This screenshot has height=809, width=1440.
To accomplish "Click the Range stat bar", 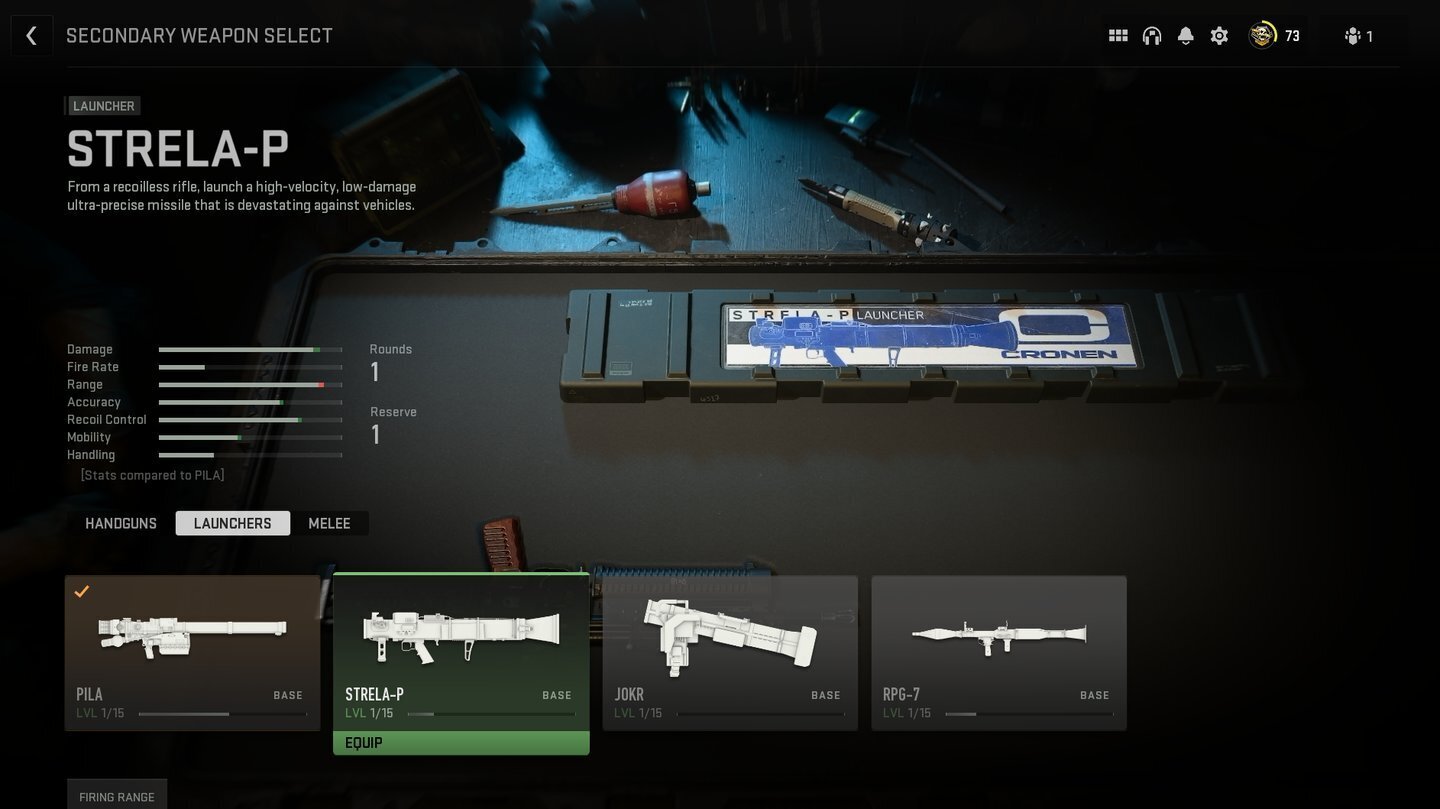I will pos(250,384).
